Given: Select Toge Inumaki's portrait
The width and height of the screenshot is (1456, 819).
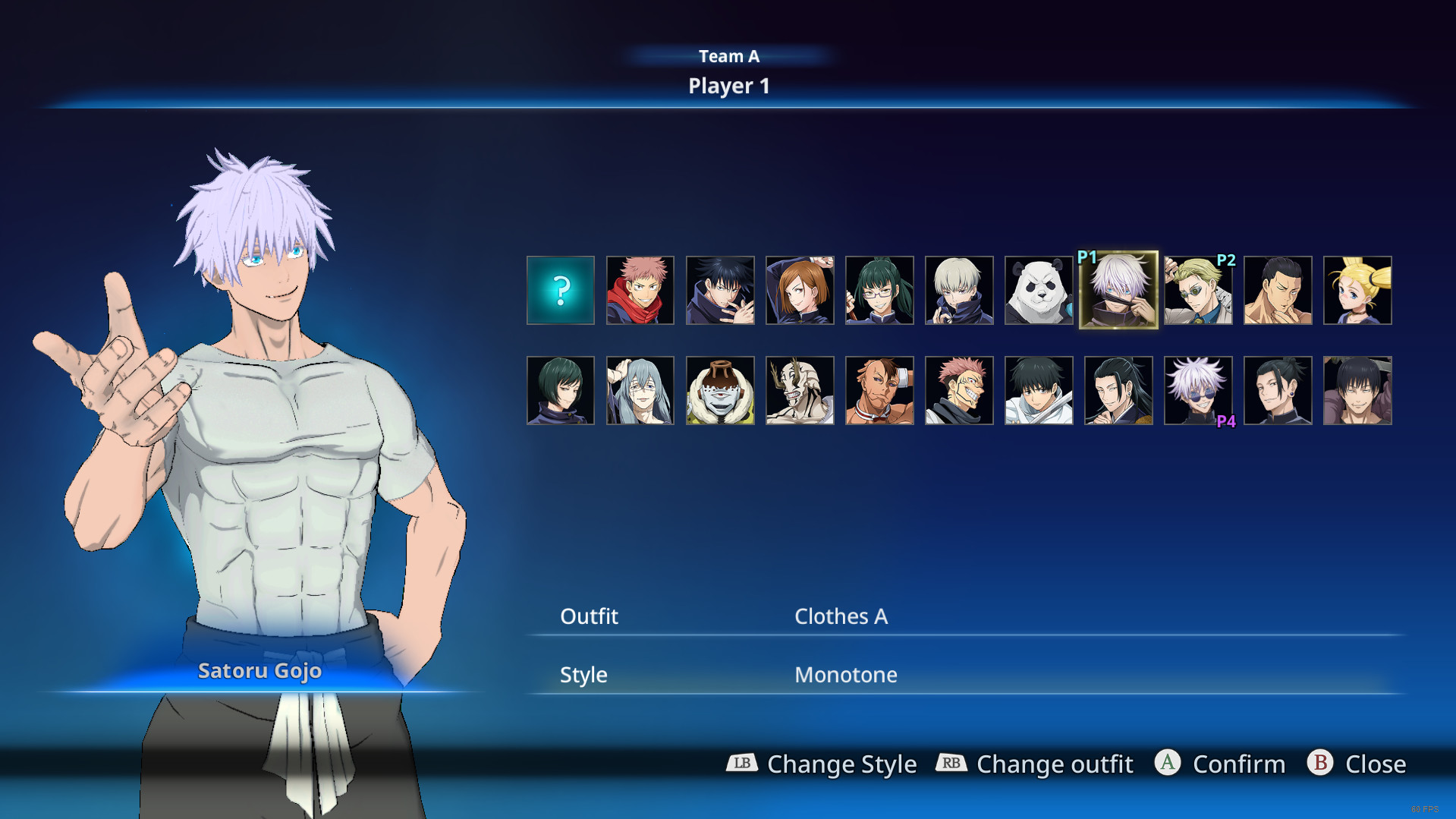Looking at the screenshot, I should (x=959, y=290).
